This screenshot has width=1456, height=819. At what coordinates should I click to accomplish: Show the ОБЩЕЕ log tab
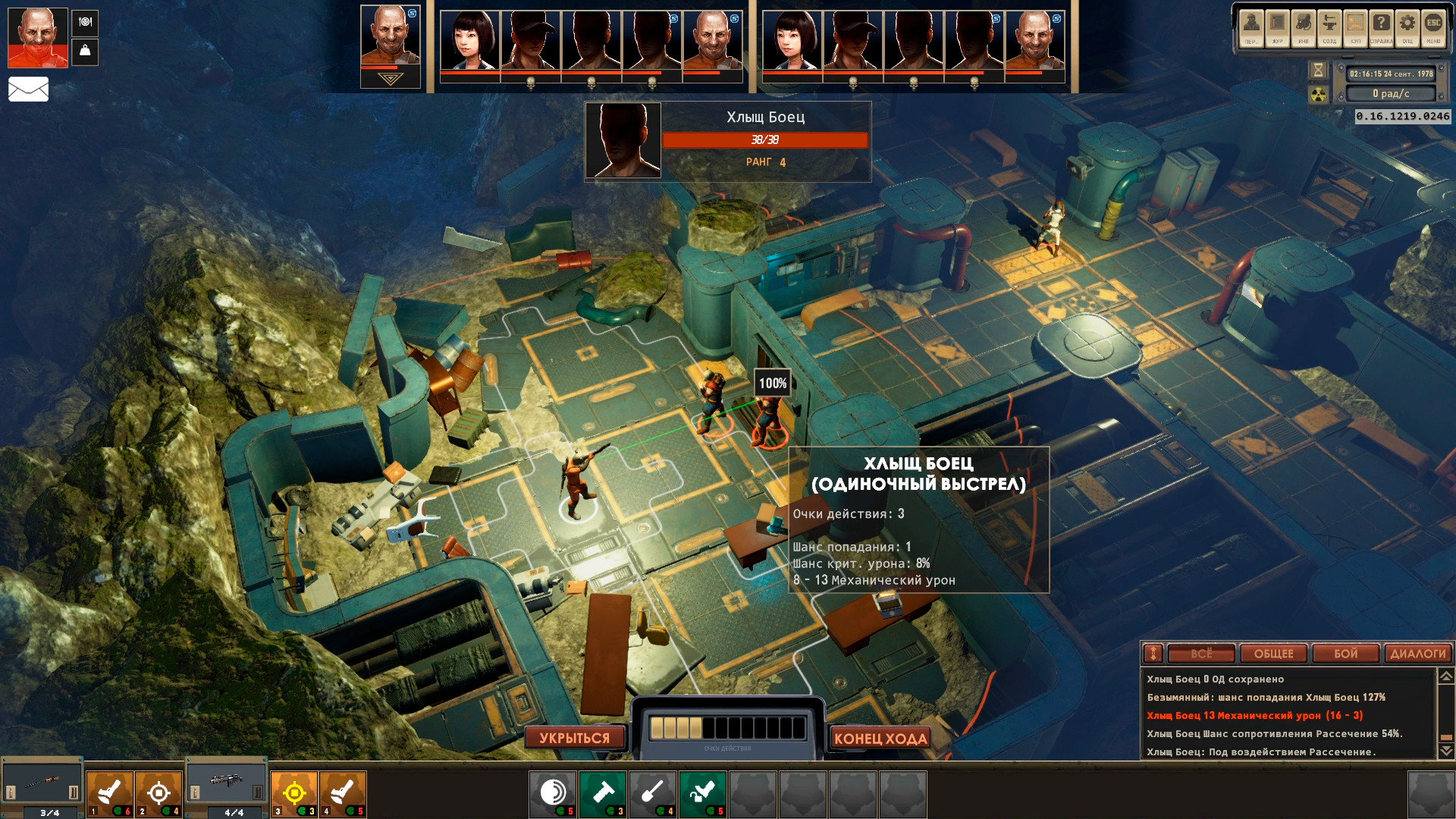point(1273,654)
